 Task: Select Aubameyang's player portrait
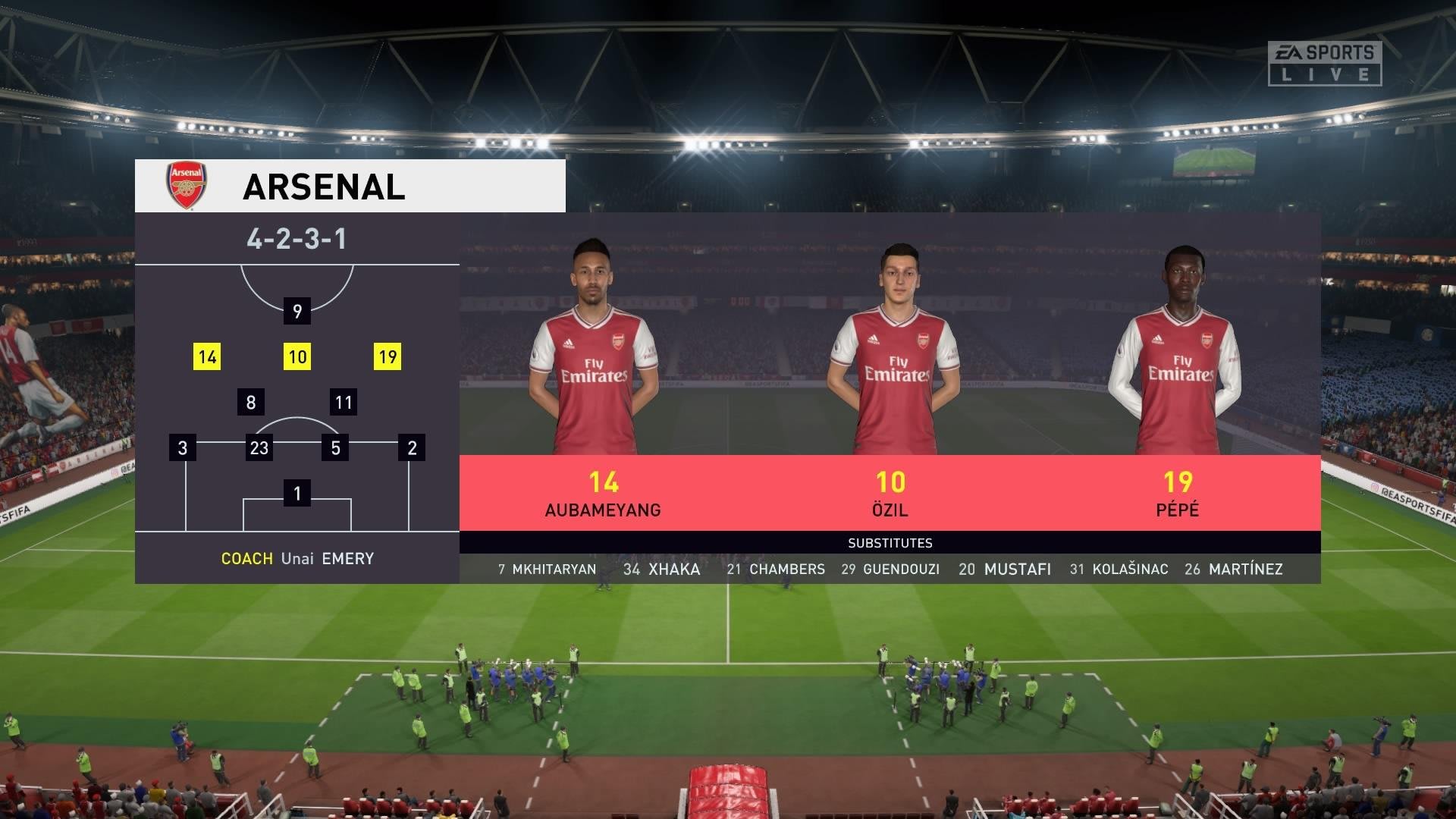(594, 349)
